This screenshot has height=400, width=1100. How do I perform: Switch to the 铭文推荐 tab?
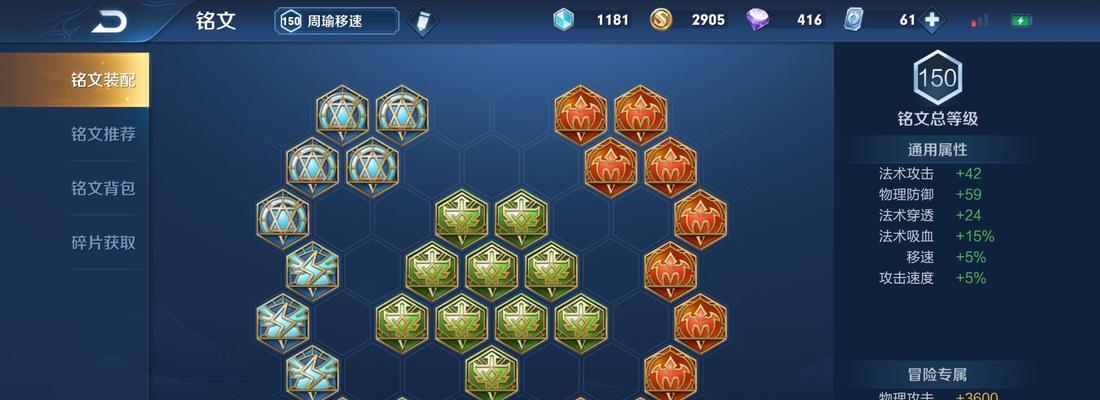102,134
